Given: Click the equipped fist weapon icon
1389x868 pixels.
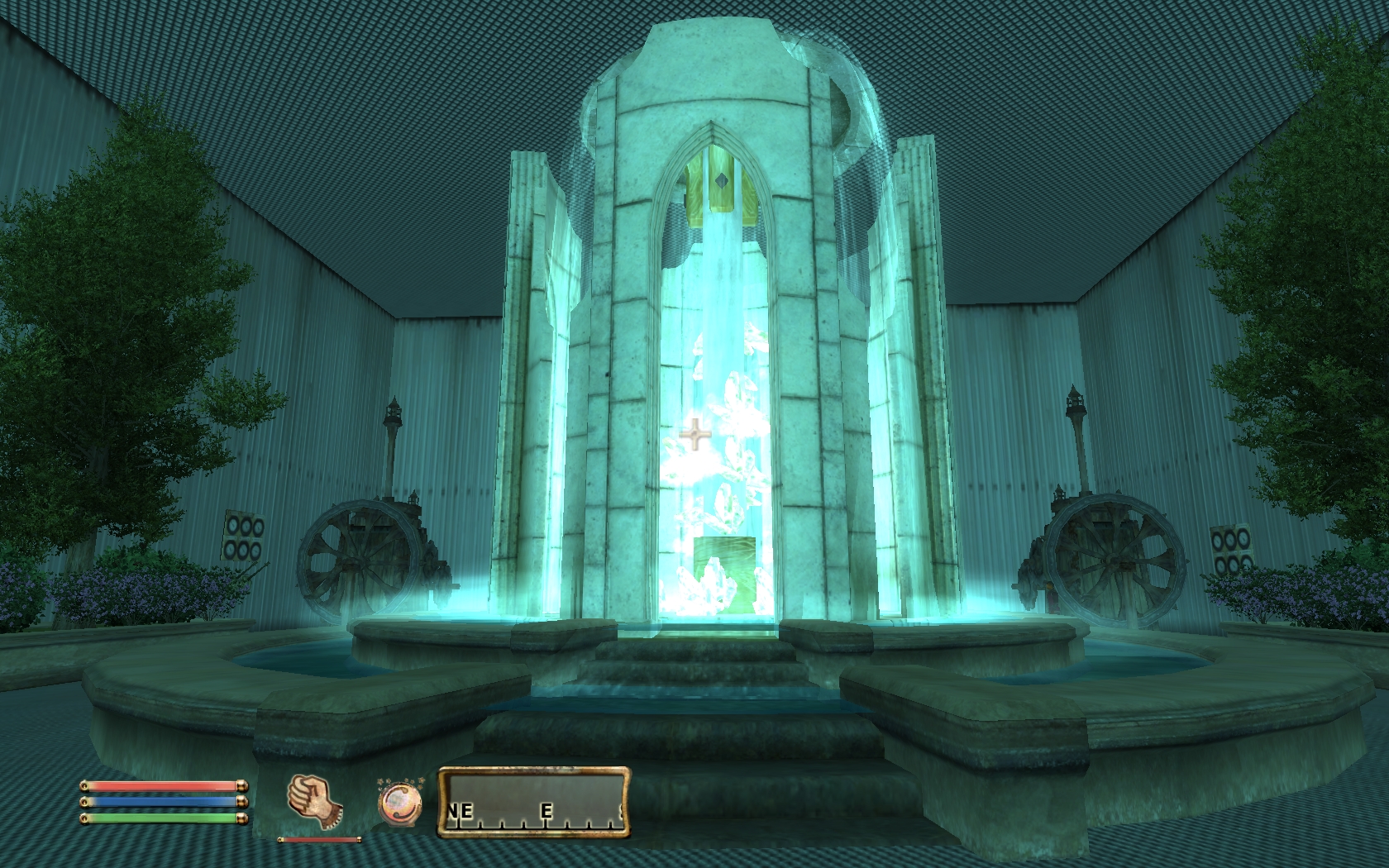Looking at the screenshot, I should [x=315, y=801].
